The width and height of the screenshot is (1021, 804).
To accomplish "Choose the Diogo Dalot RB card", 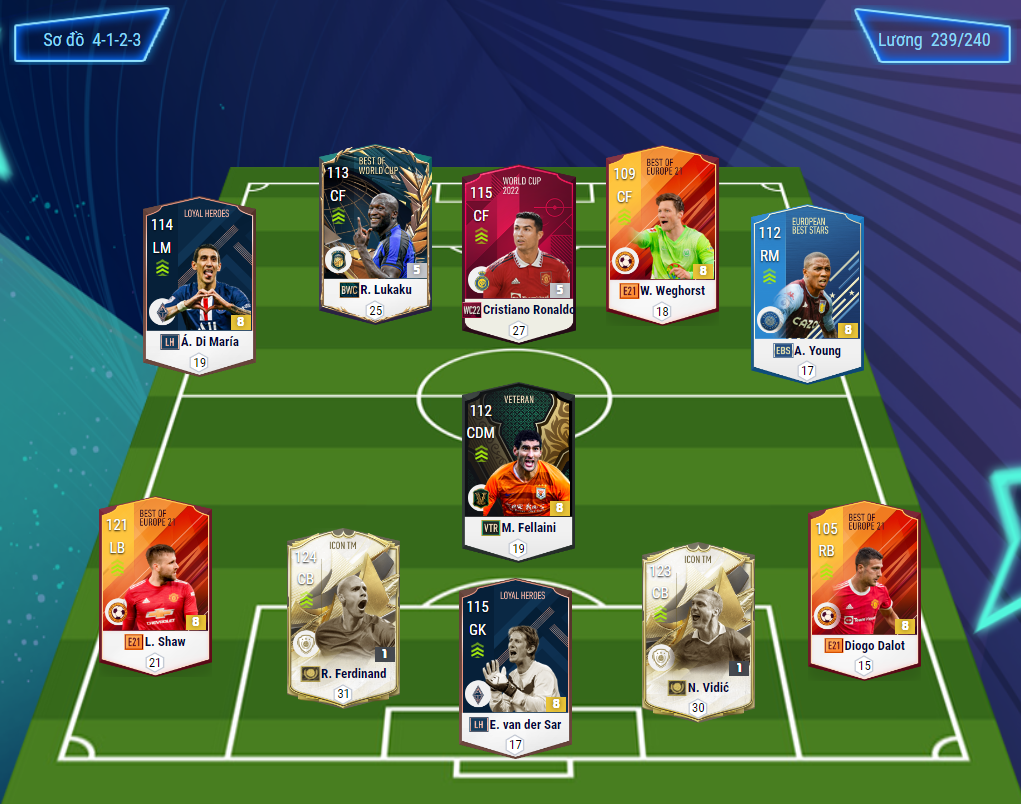I will click(864, 584).
